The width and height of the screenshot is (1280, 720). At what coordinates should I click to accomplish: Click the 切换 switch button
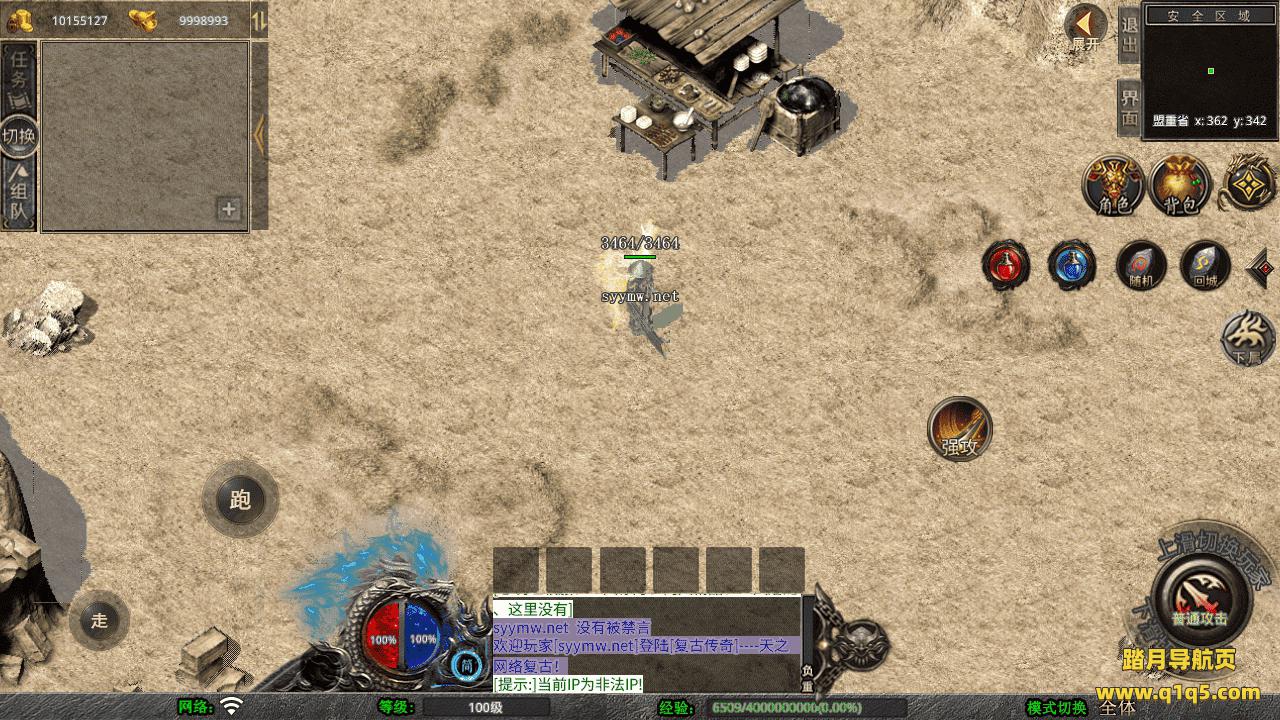click(x=19, y=135)
